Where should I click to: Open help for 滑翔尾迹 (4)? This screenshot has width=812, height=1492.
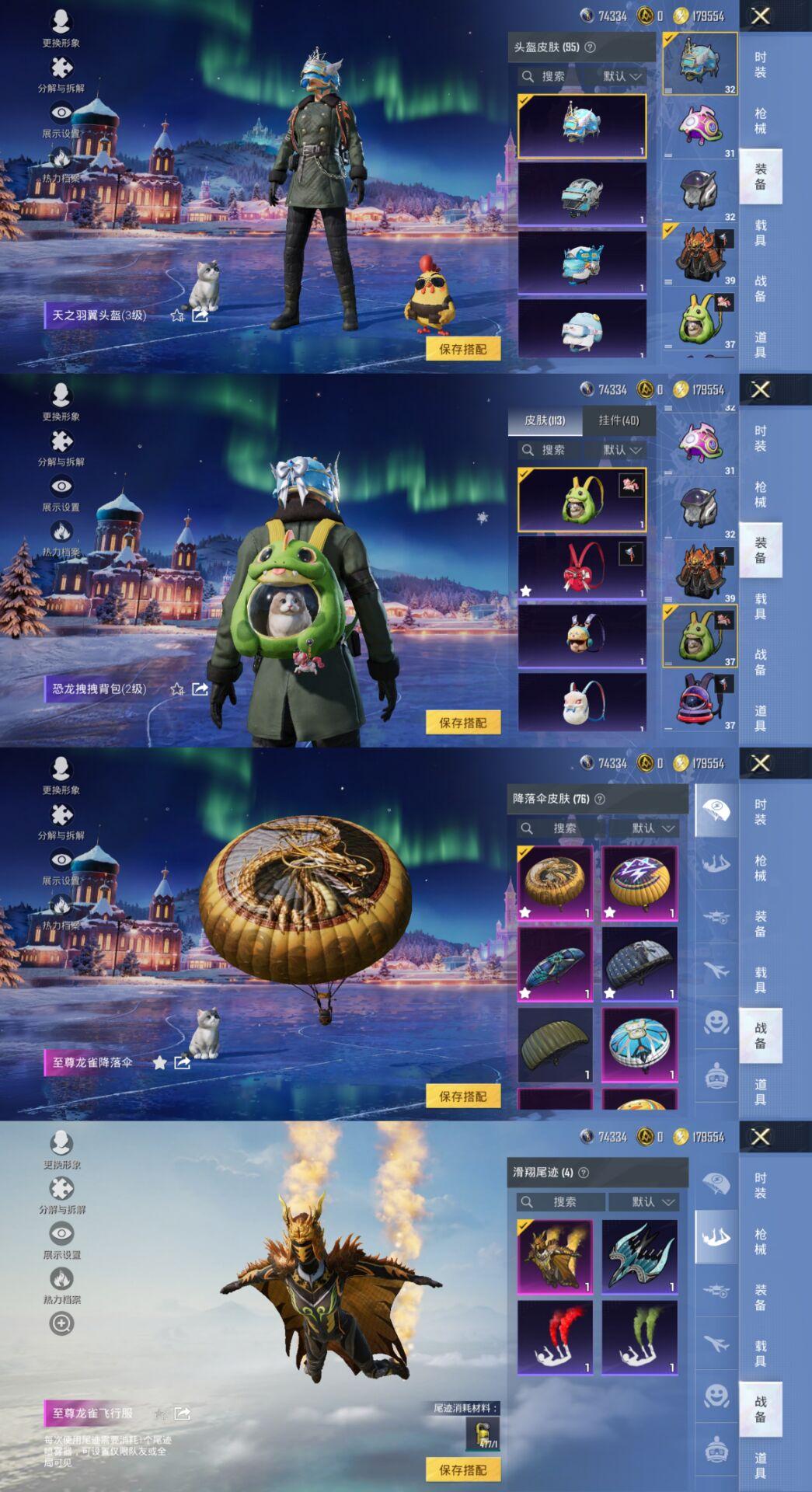[x=584, y=1173]
